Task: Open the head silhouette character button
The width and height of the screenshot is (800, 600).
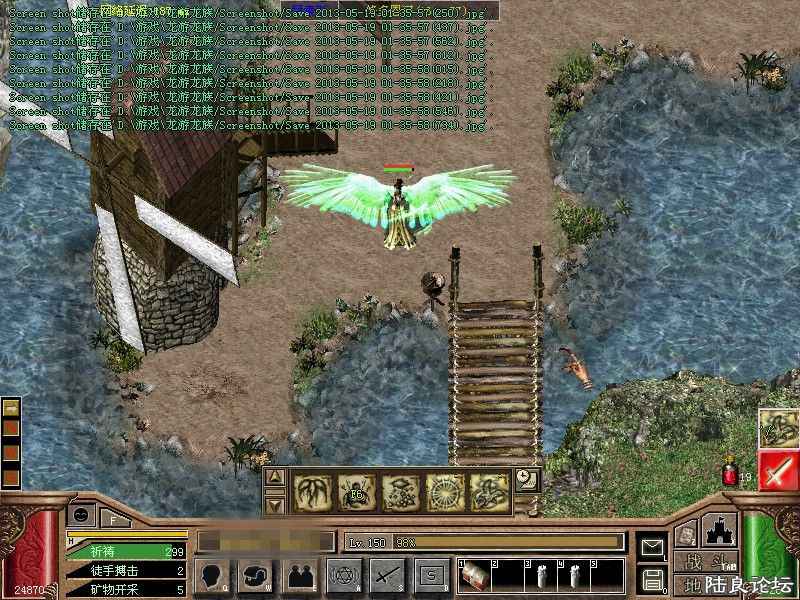Action: [x=212, y=575]
